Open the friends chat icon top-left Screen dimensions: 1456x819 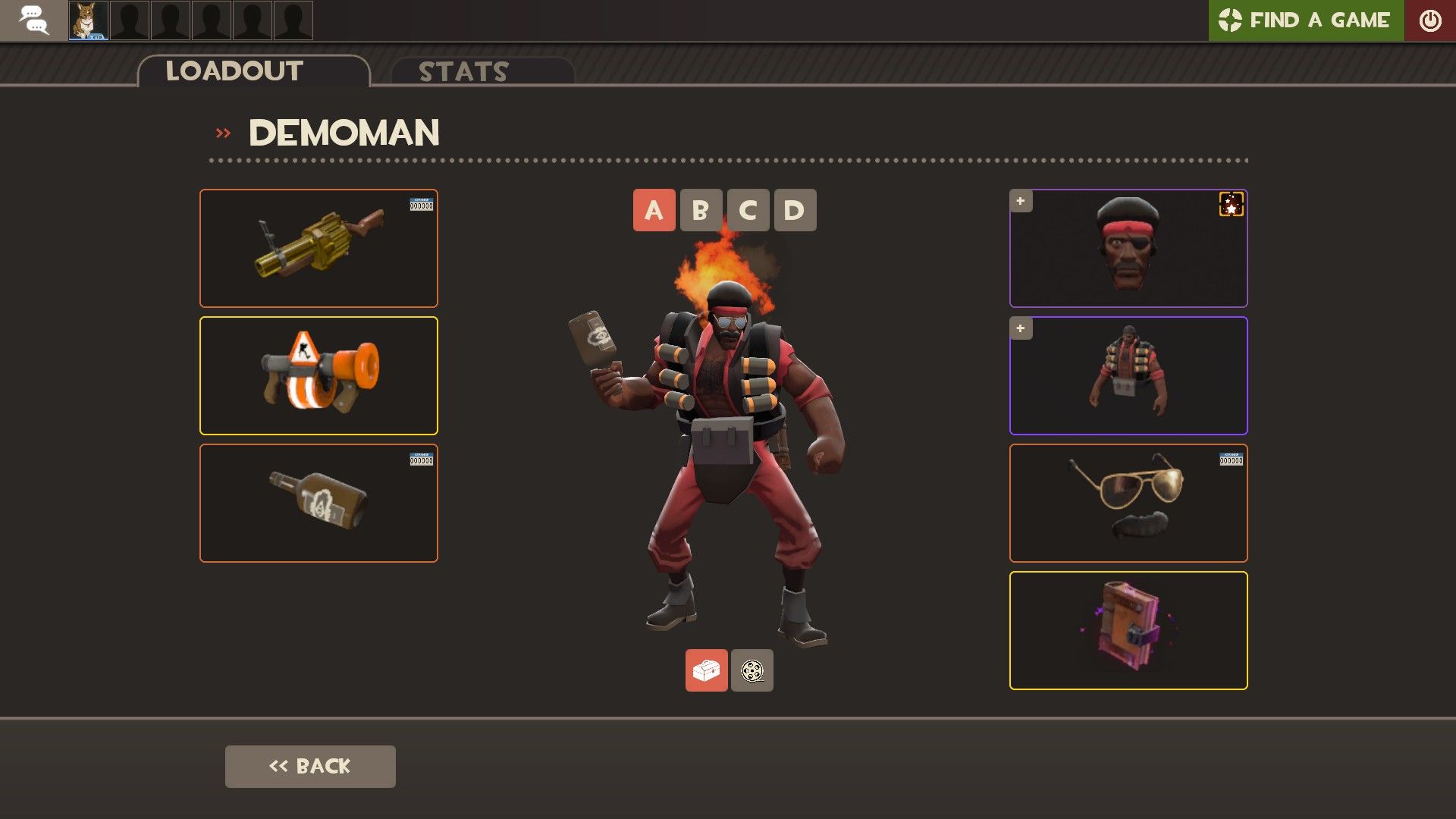click(x=33, y=20)
